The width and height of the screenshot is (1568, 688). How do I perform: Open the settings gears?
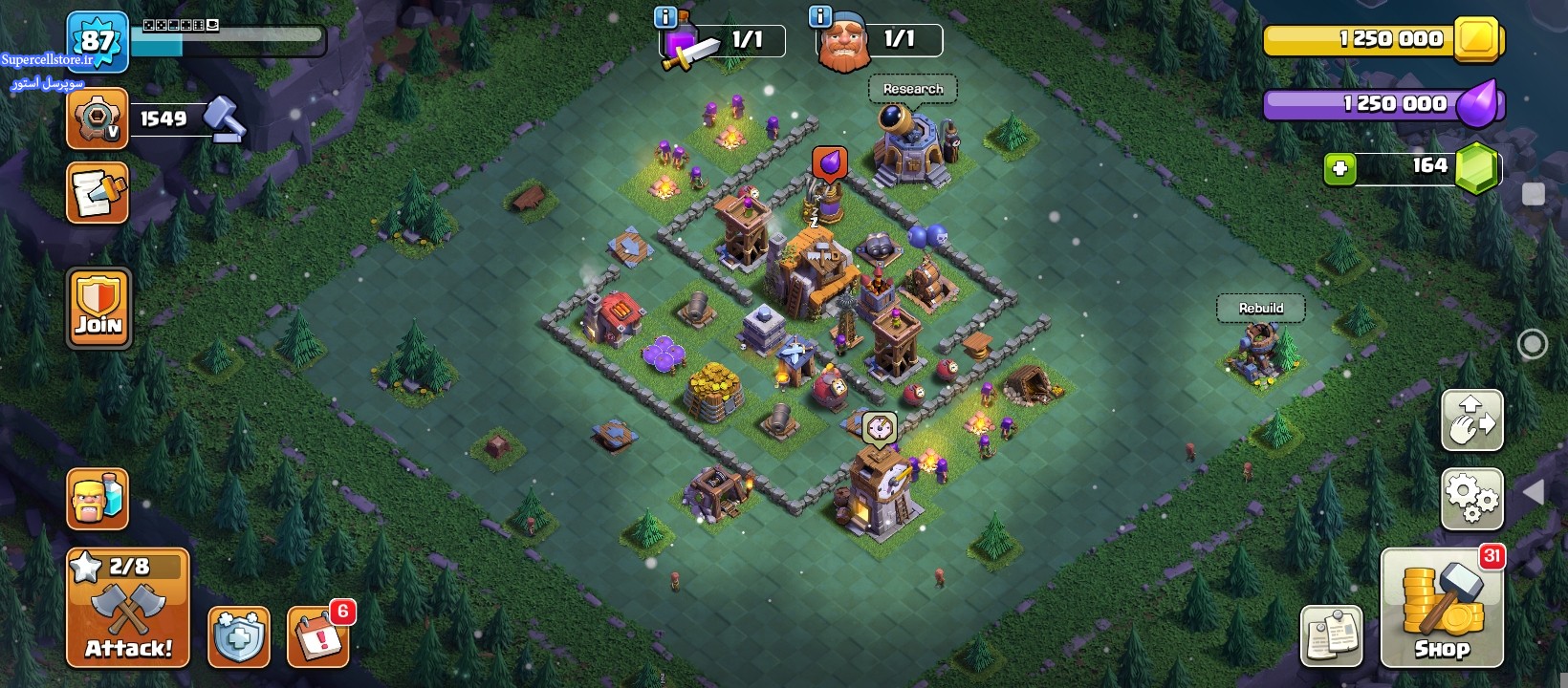[x=1471, y=498]
